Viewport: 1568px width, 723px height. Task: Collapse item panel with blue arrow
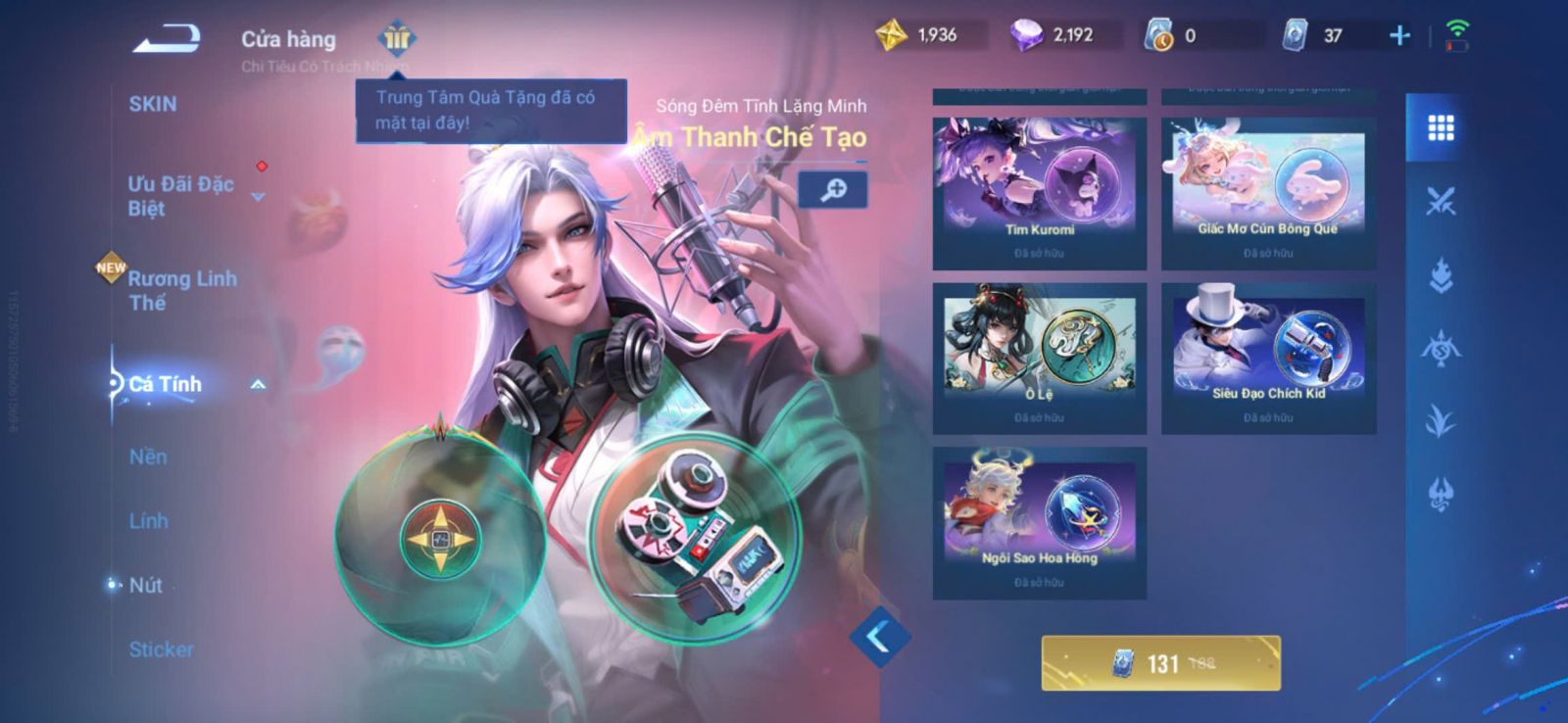pyautogui.click(x=878, y=637)
